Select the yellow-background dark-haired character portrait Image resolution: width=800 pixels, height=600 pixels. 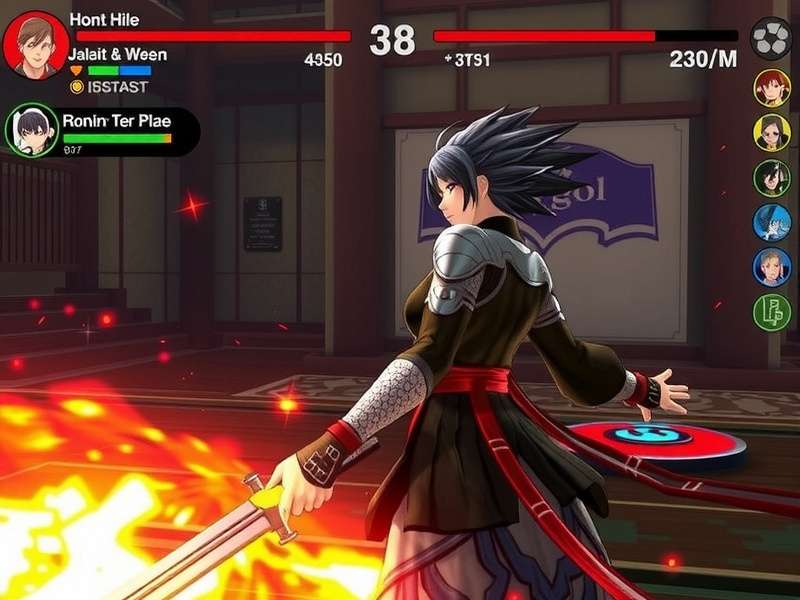[x=771, y=132]
